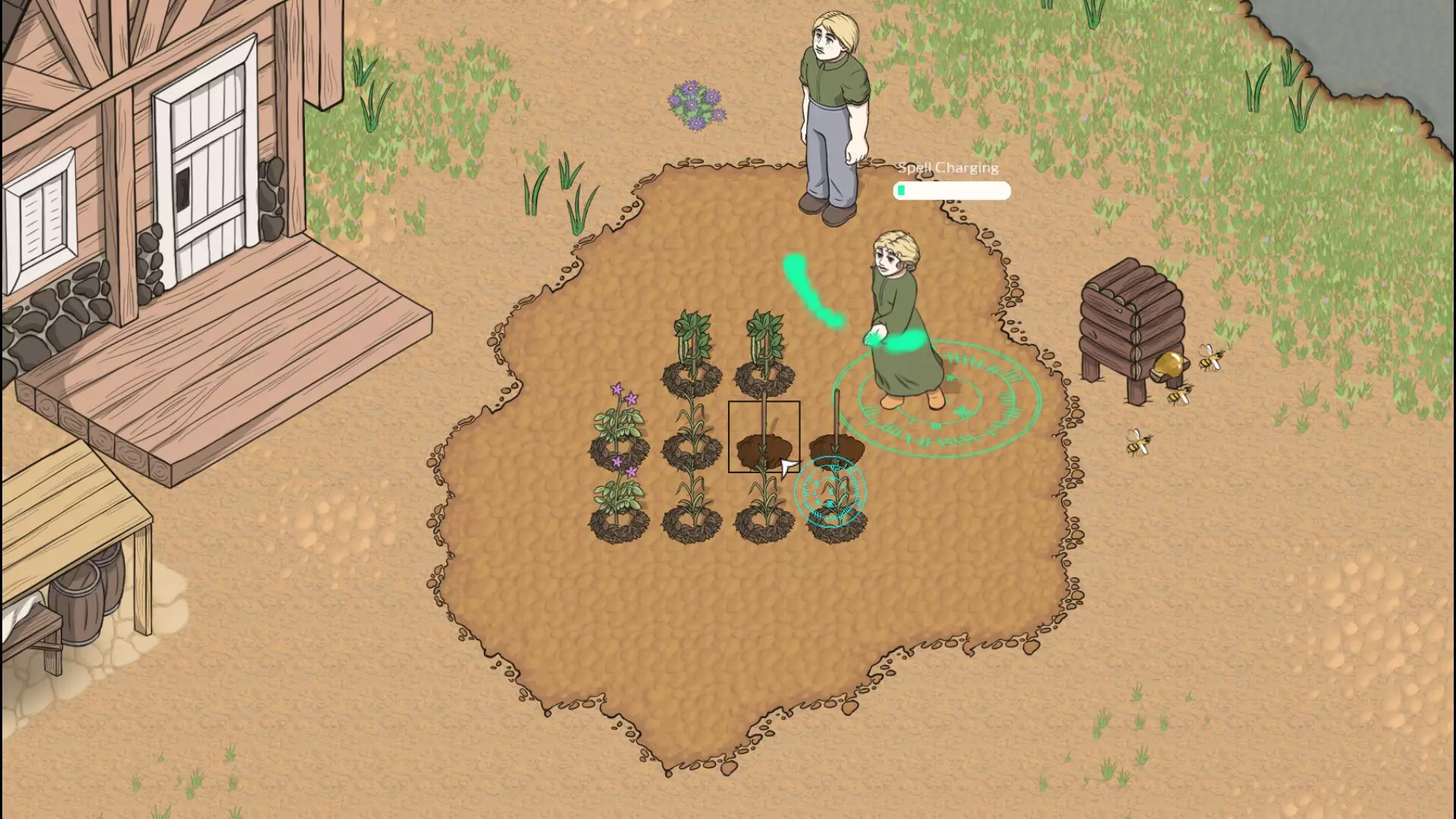1456x819 pixels.
Task: Click the Spell Charging label
Action: click(947, 168)
